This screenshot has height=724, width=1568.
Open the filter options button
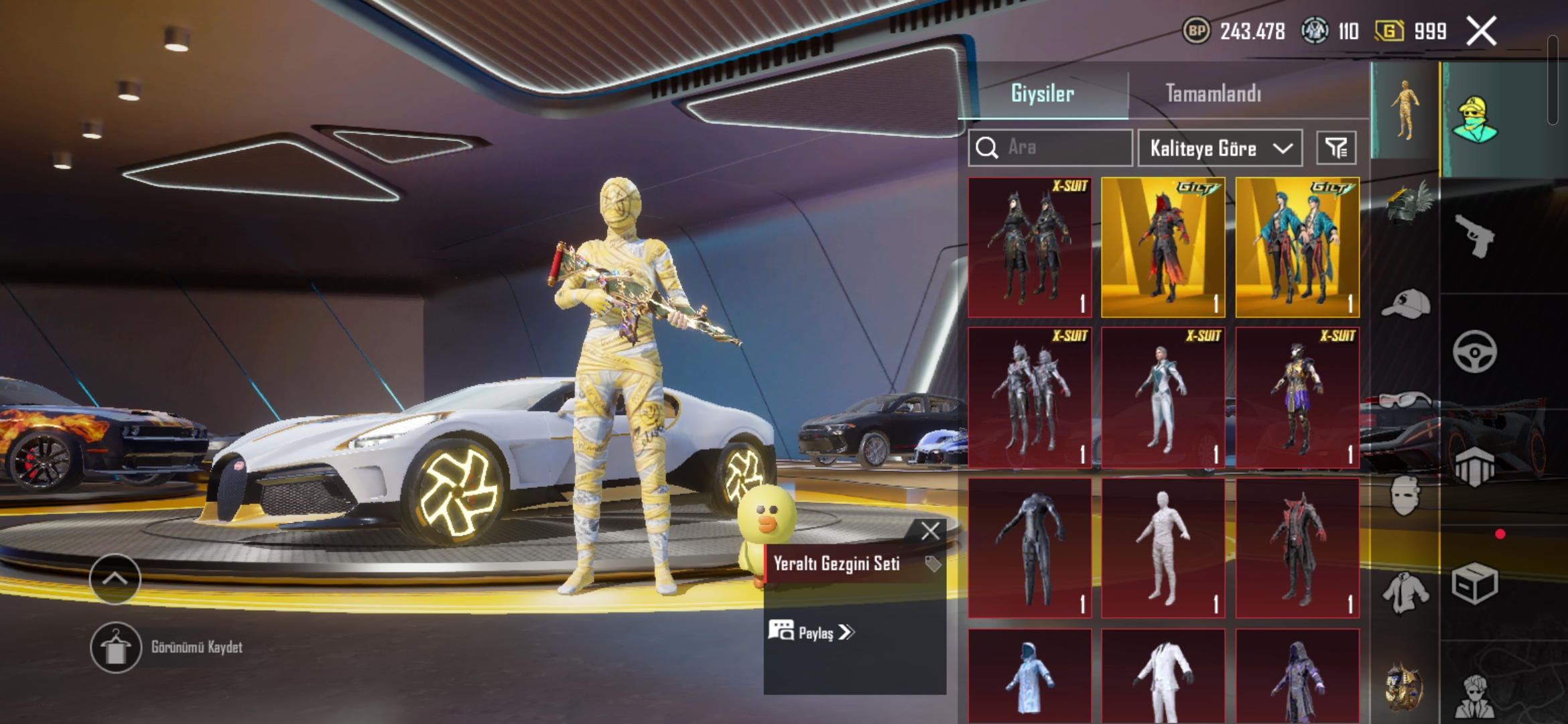point(1336,148)
